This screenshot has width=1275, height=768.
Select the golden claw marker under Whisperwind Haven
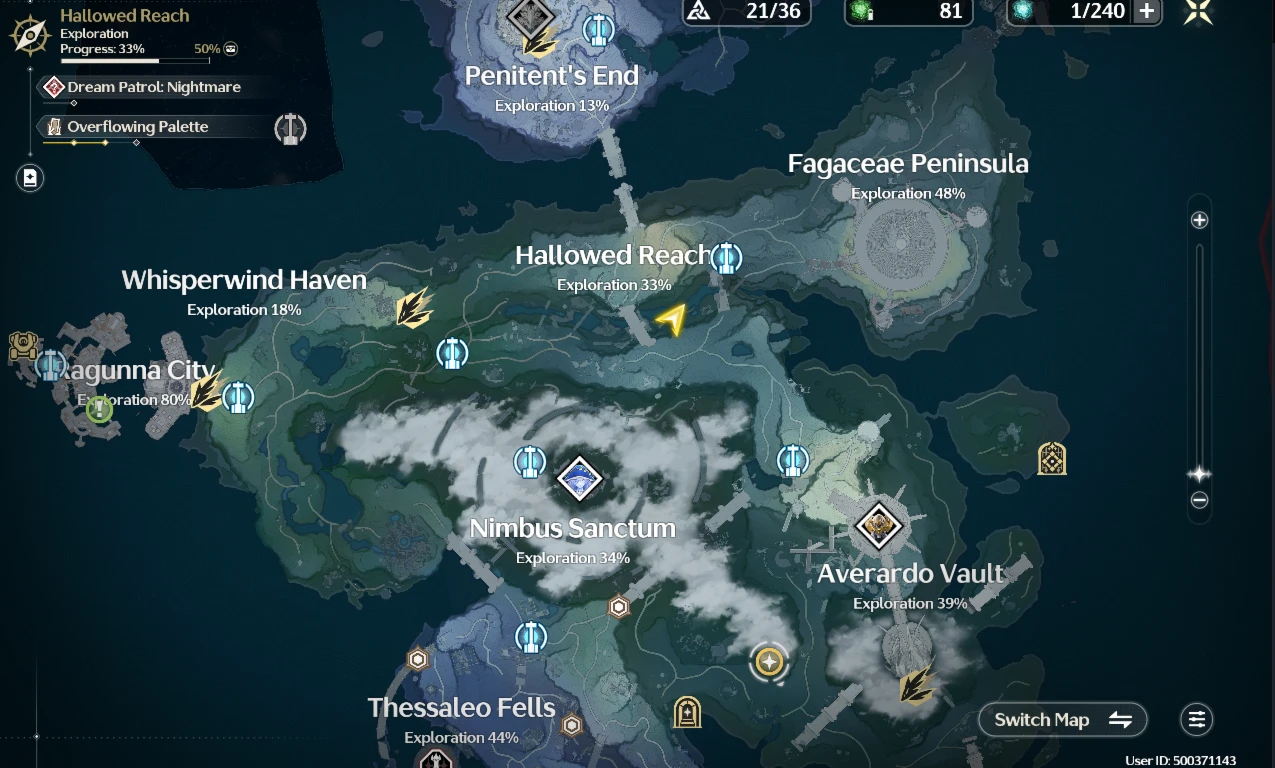coord(413,308)
